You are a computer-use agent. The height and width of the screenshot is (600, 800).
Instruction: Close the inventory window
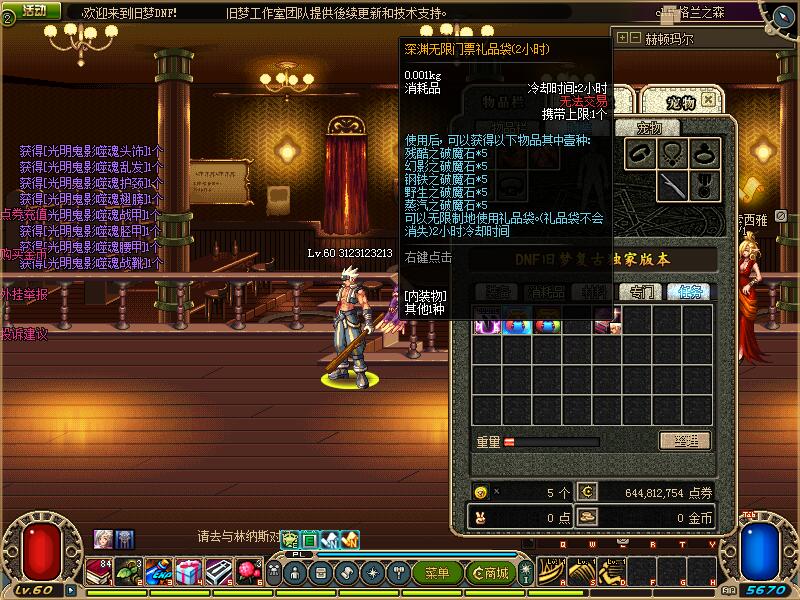[x=708, y=100]
